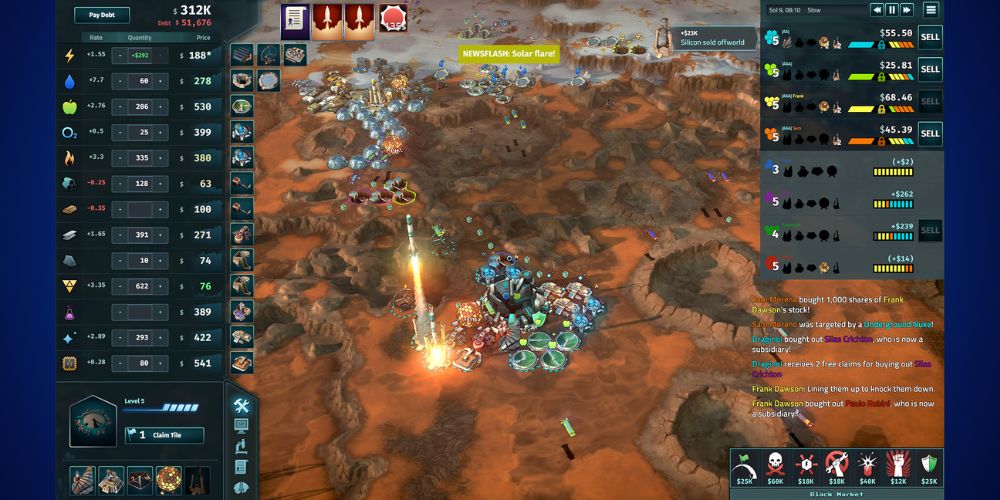Click the Pay Debt button
Image resolution: width=1000 pixels, height=500 pixels.
point(102,15)
